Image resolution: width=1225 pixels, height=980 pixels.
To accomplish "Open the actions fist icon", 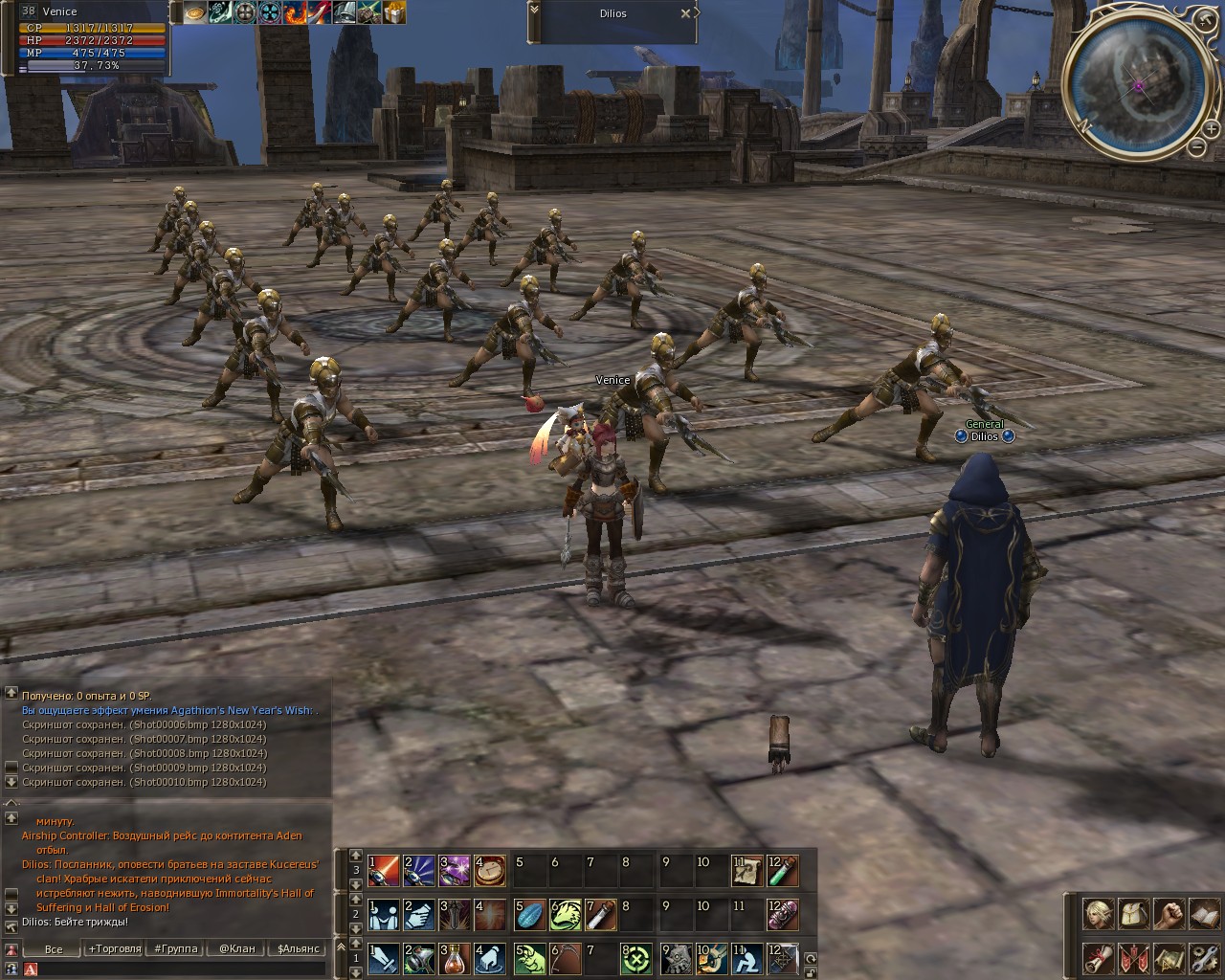I will point(1169,914).
